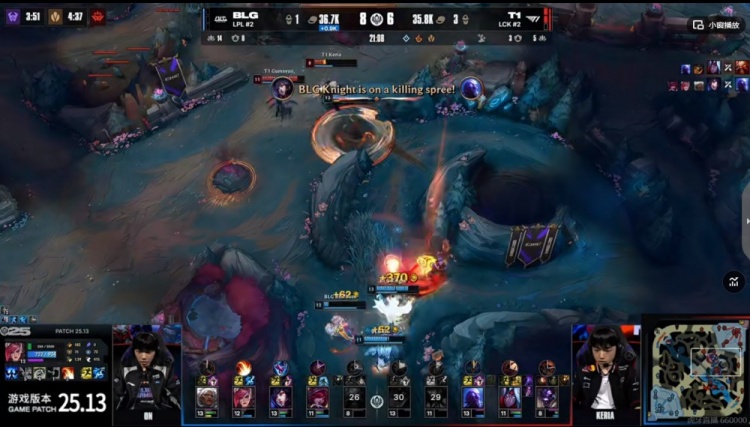The height and width of the screenshot is (427, 750).
Task: Click the purple Baron timer icon
Action: [x=14, y=16]
